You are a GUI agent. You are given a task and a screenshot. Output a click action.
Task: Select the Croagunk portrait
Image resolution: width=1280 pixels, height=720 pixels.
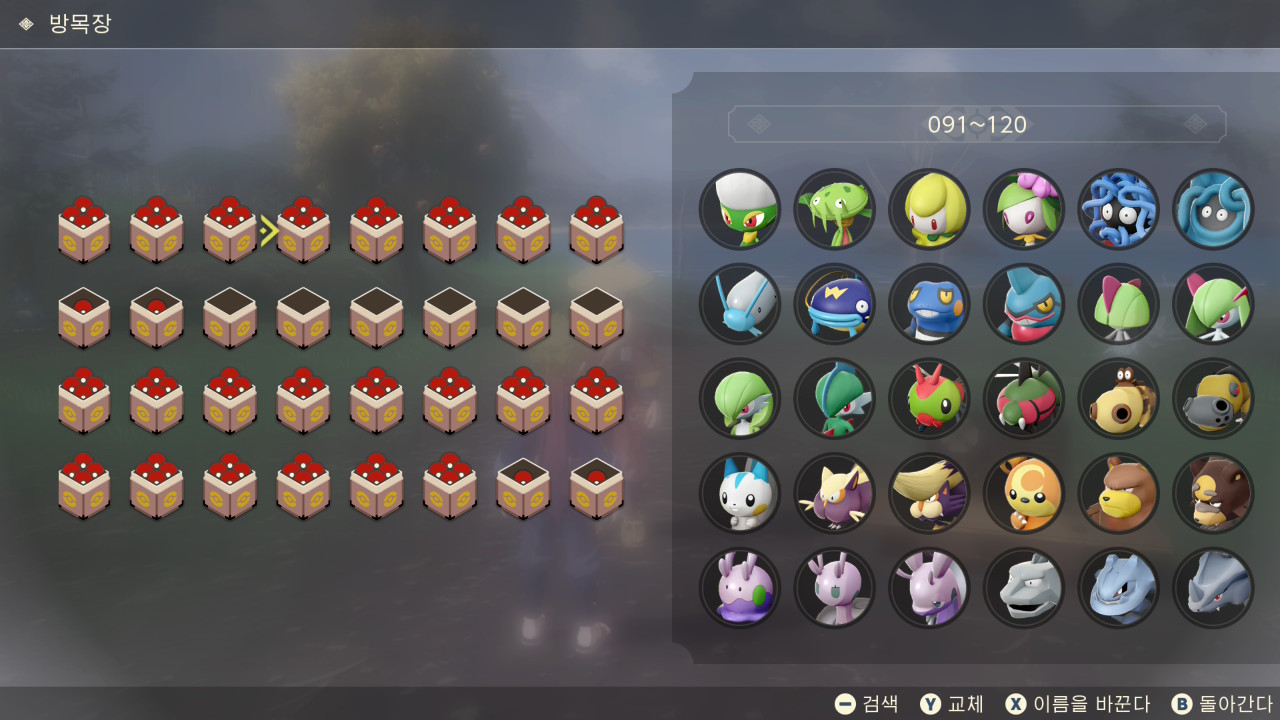coord(929,304)
